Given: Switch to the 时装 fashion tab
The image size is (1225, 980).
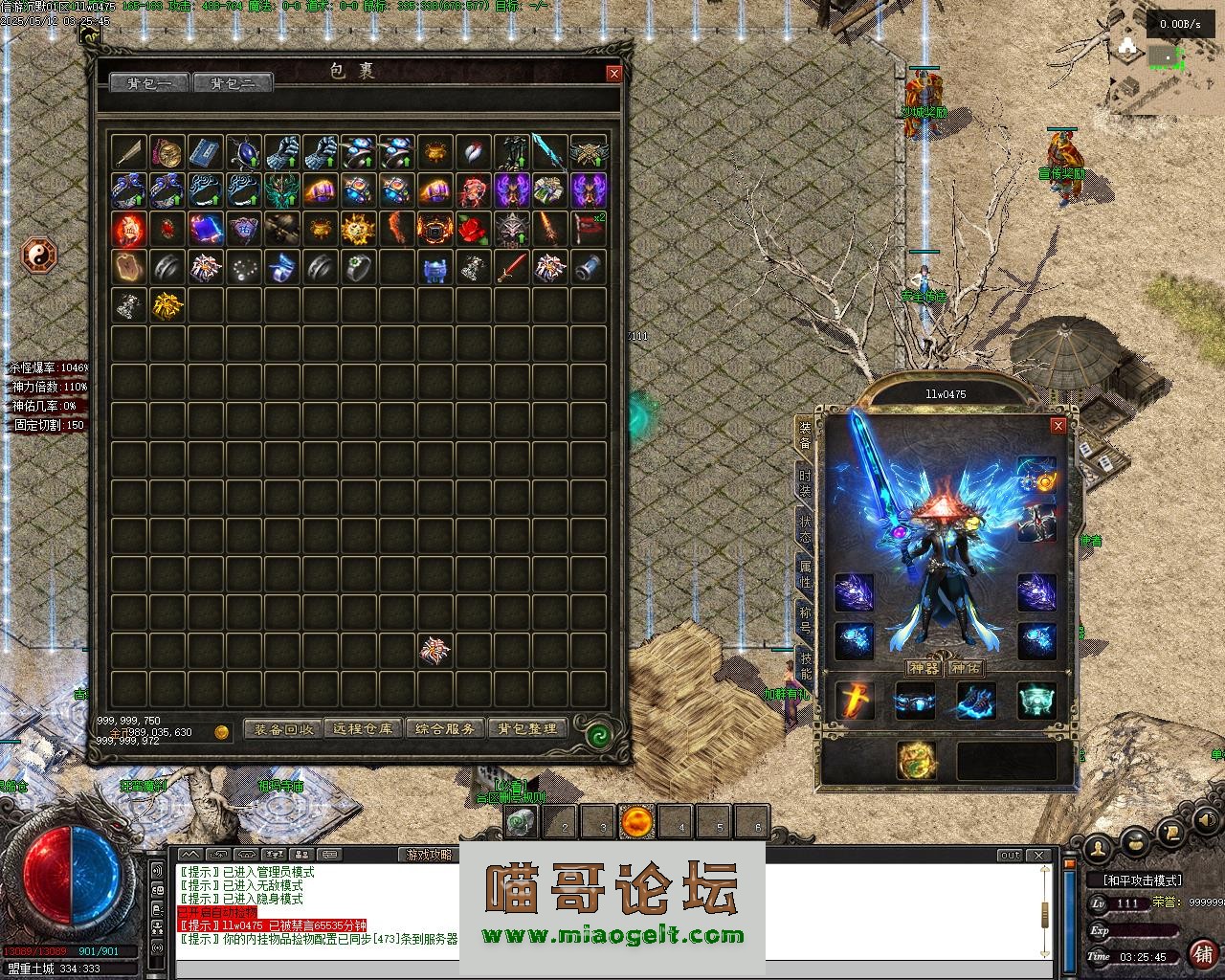Looking at the screenshot, I should (805, 481).
